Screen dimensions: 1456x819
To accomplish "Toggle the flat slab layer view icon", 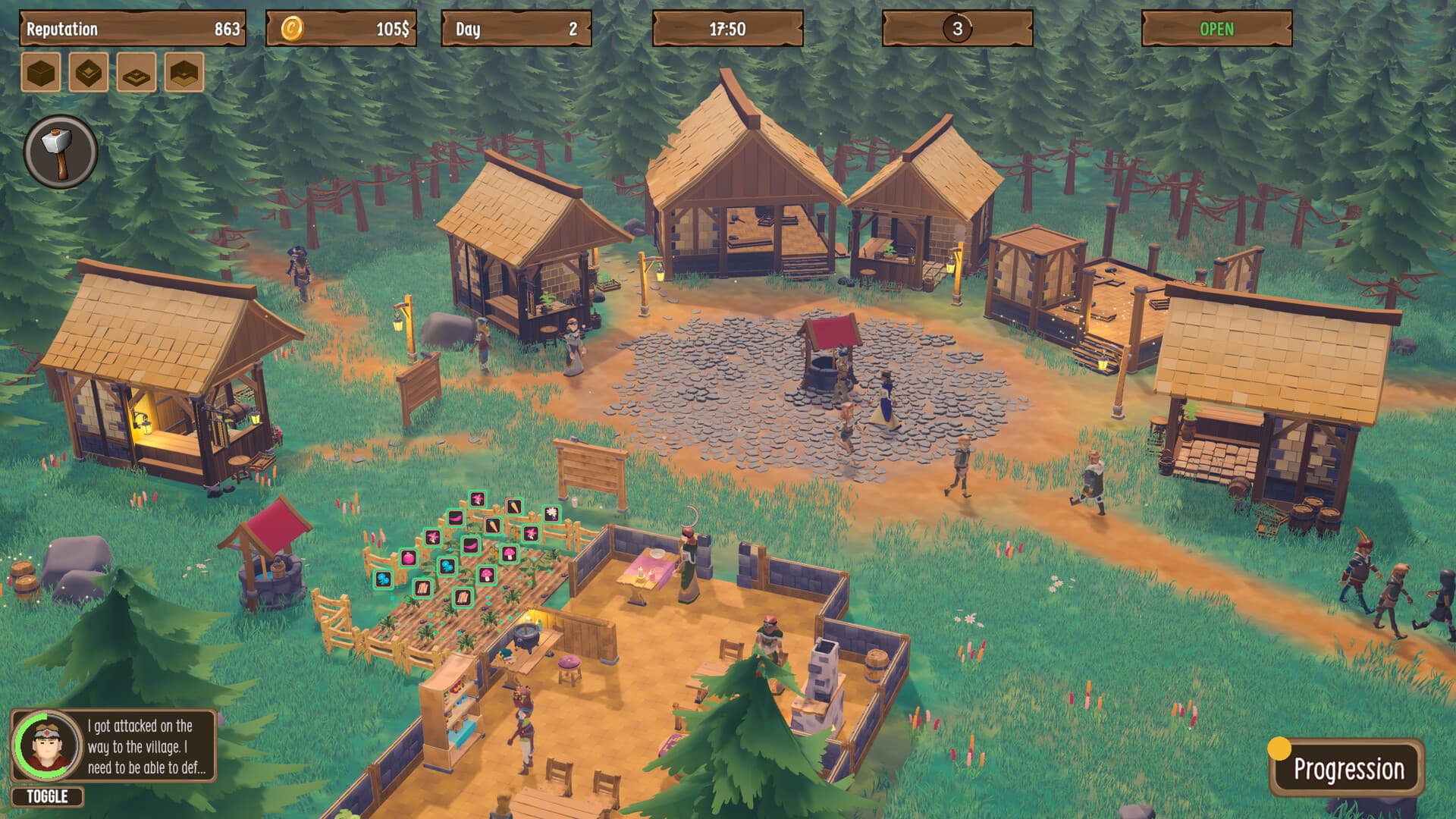I will click(x=136, y=75).
